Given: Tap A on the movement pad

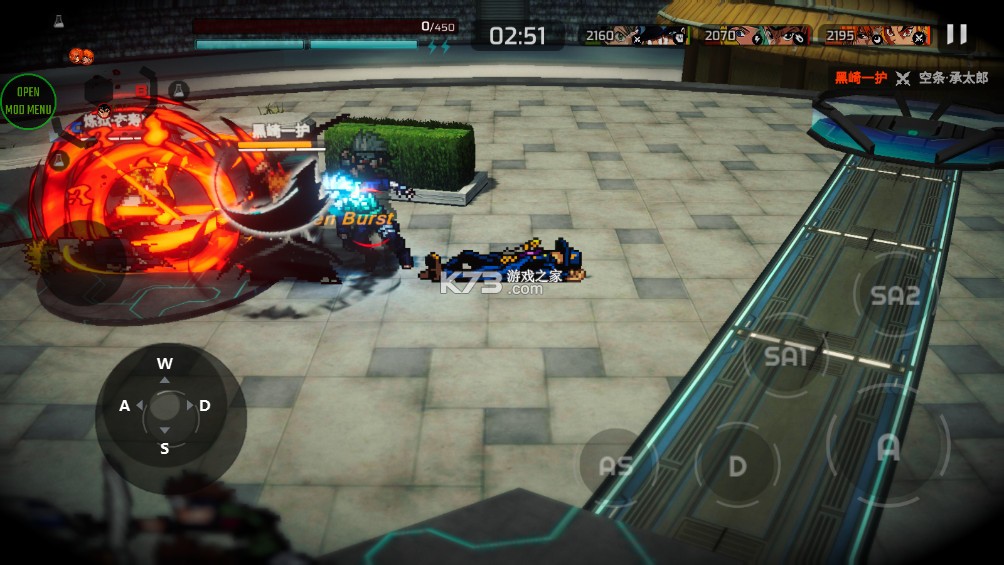Looking at the screenshot, I should (125, 405).
